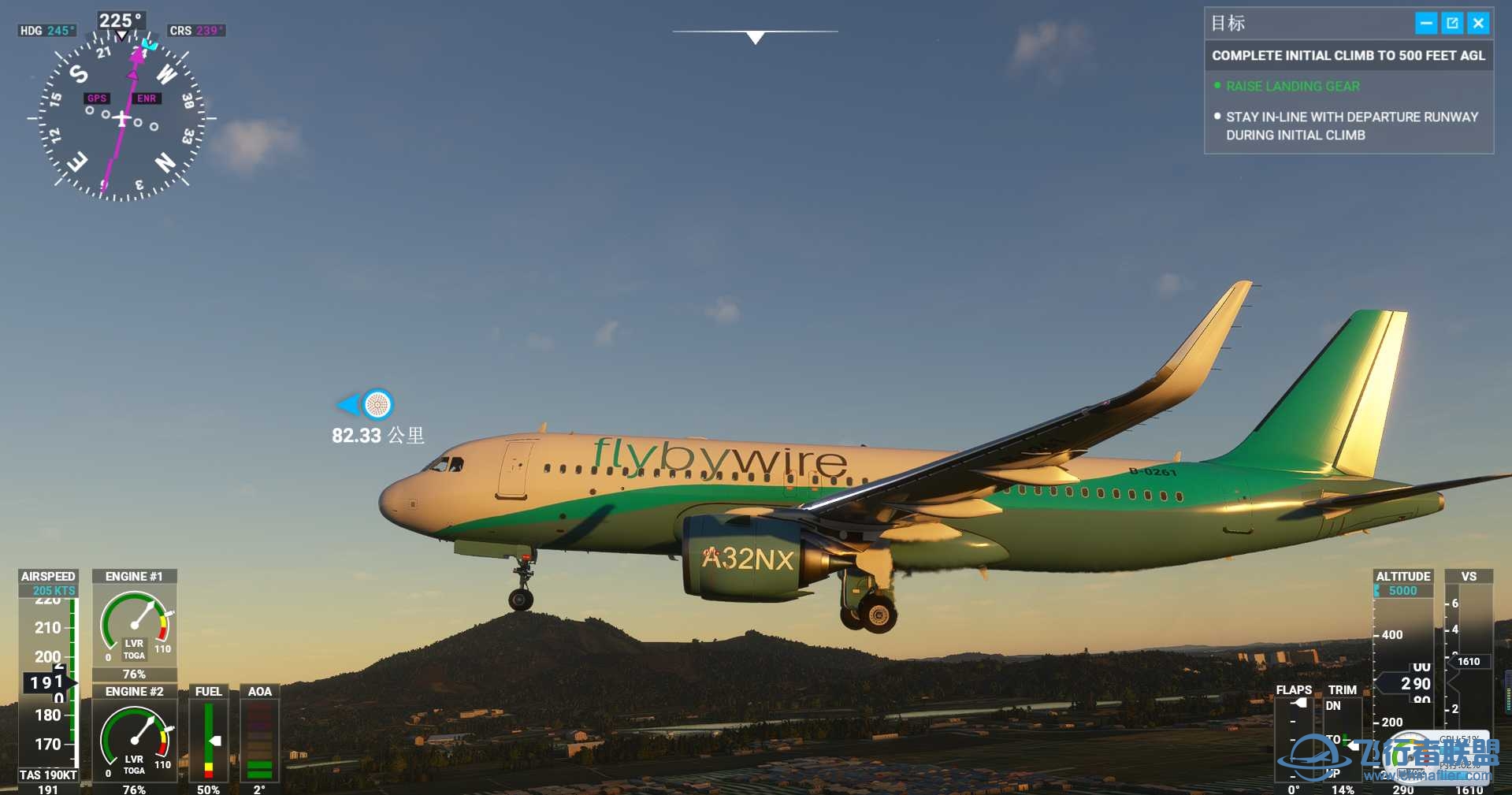
Task: Toggle the STAY IN-LINE WITH DEPARTURE RUNWAY bullet
Action: [1217, 116]
